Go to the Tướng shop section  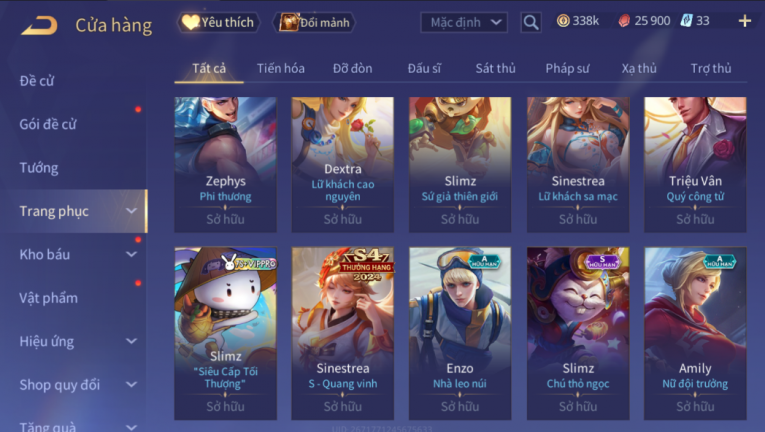[x=39, y=168]
